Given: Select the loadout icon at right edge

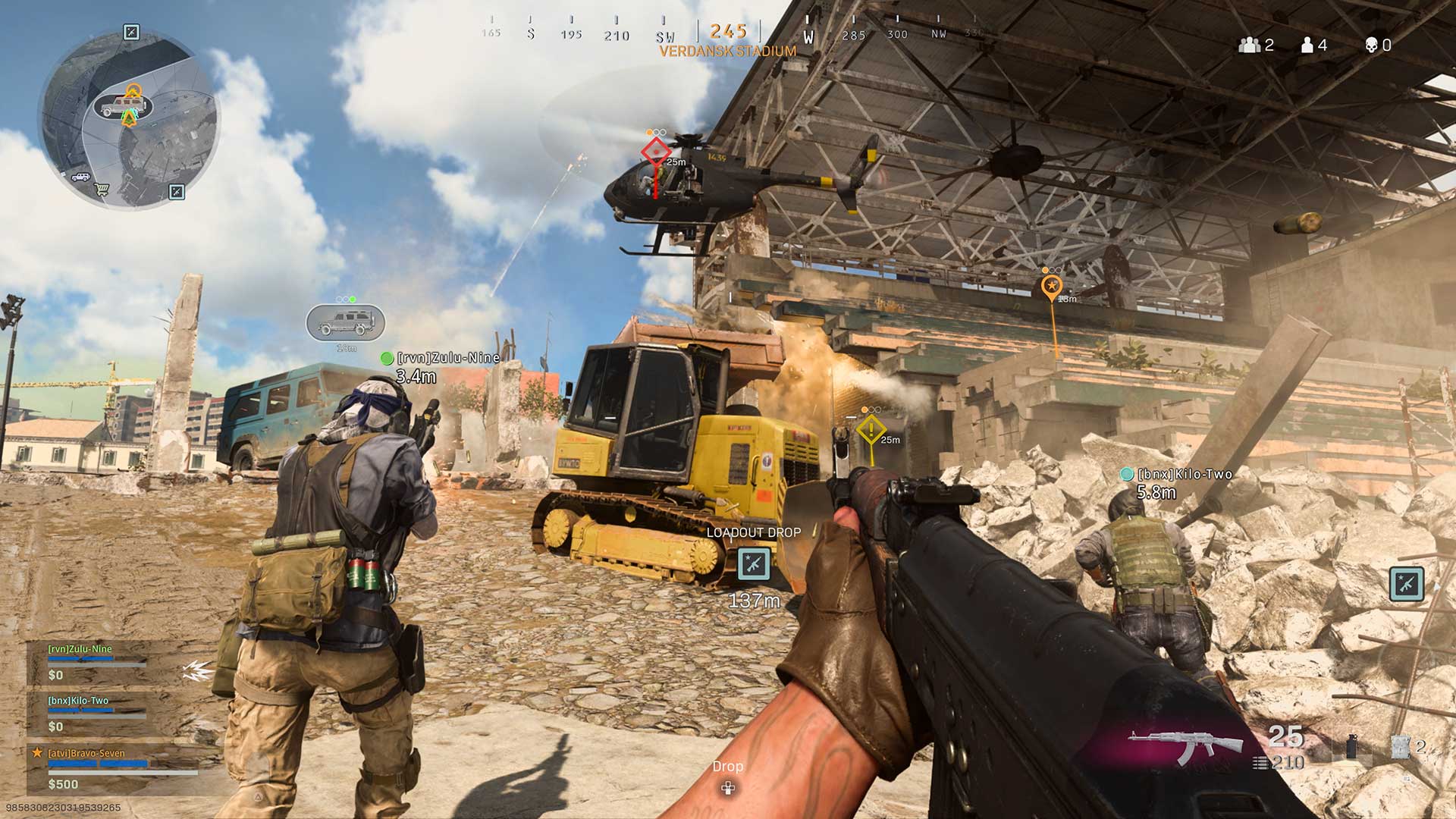Looking at the screenshot, I should point(1407,584).
